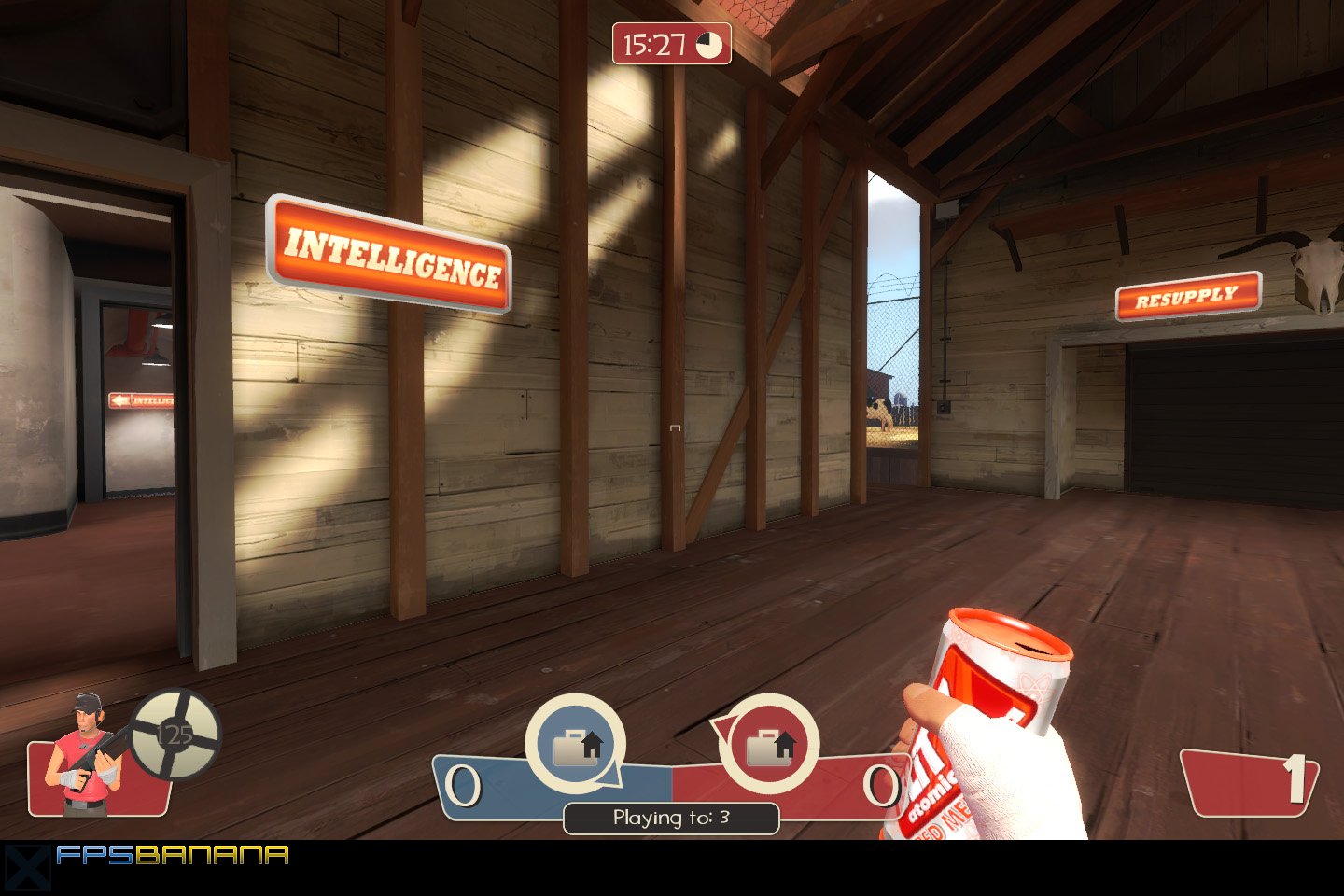1344x896 pixels.
Task: Click the round timer pie icon
Action: click(708, 41)
